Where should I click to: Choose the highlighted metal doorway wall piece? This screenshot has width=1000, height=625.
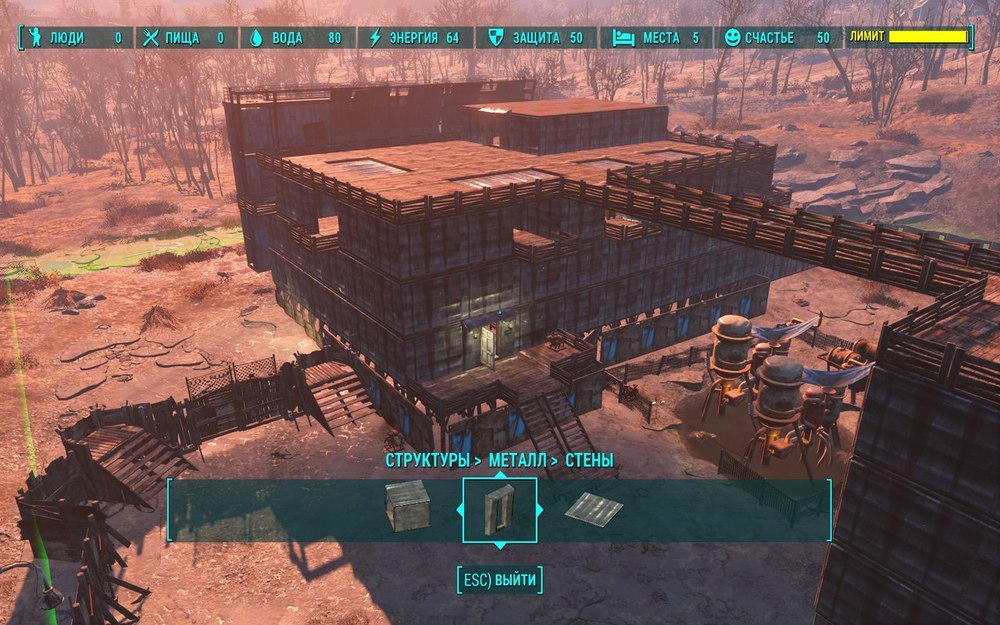pos(499,509)
